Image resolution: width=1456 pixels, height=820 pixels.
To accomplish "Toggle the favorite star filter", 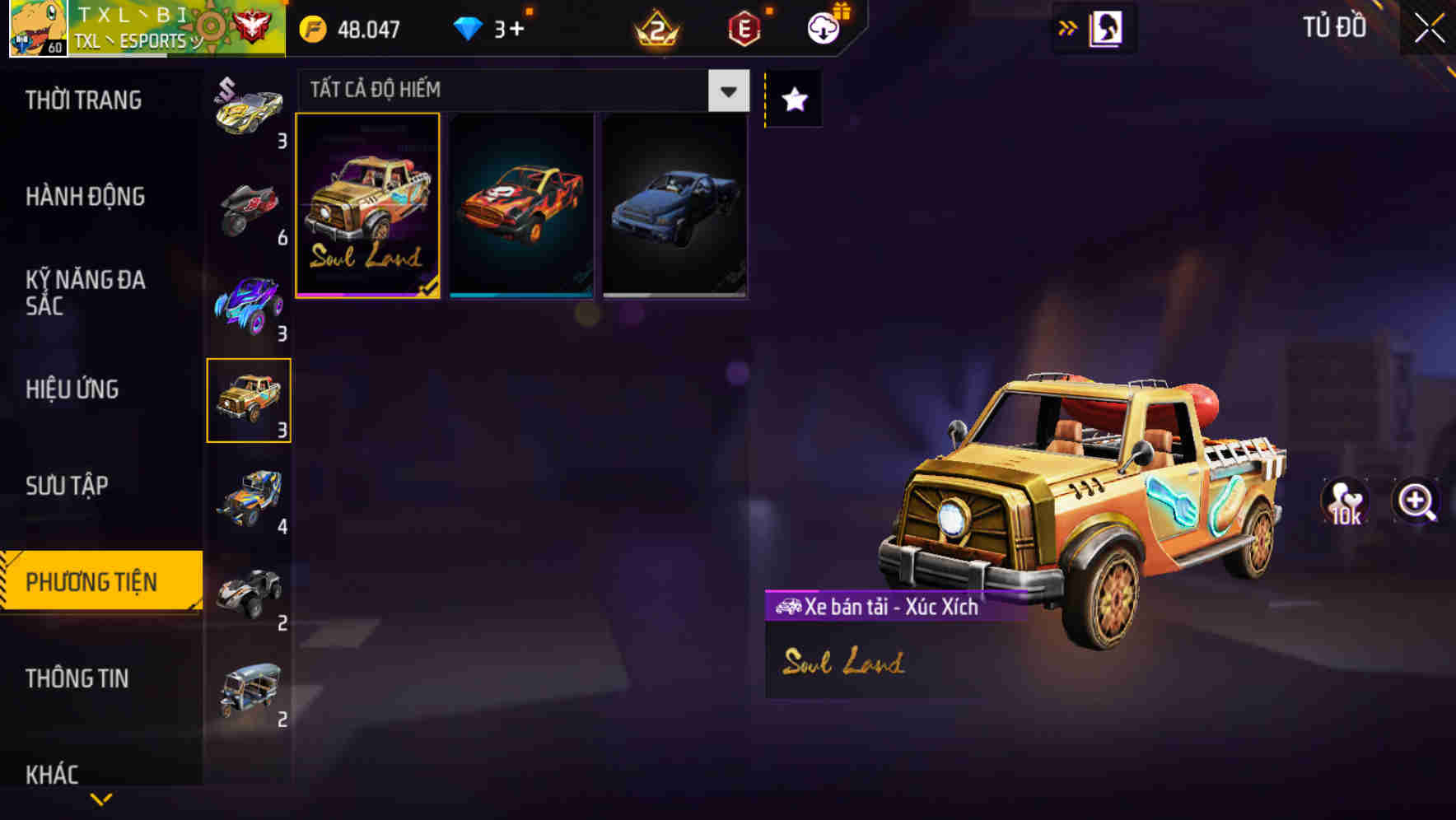I will [x=792, y=99].
